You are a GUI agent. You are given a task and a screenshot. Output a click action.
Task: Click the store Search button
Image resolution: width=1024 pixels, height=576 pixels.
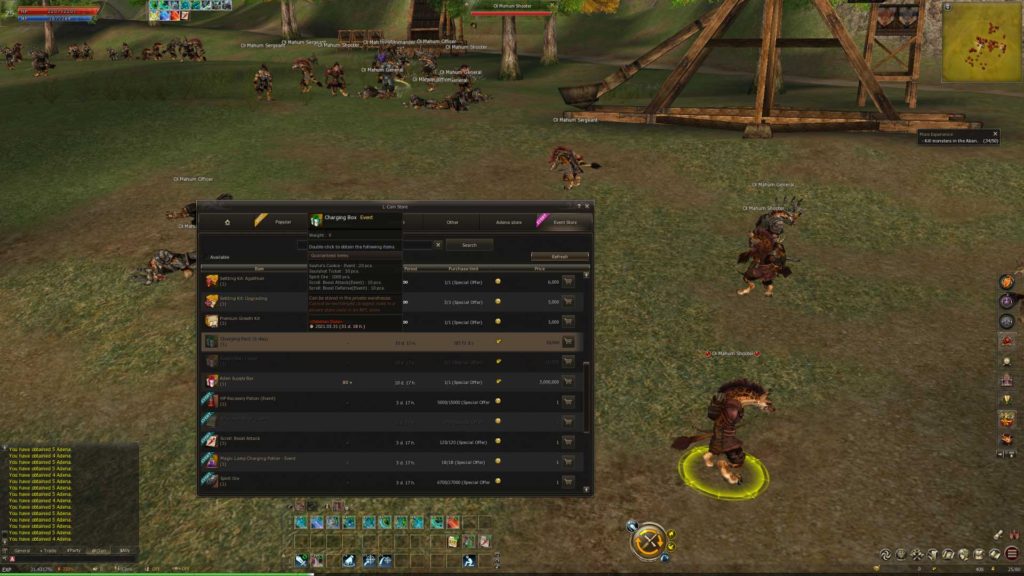pyautogui.click(x=469, y=244)
